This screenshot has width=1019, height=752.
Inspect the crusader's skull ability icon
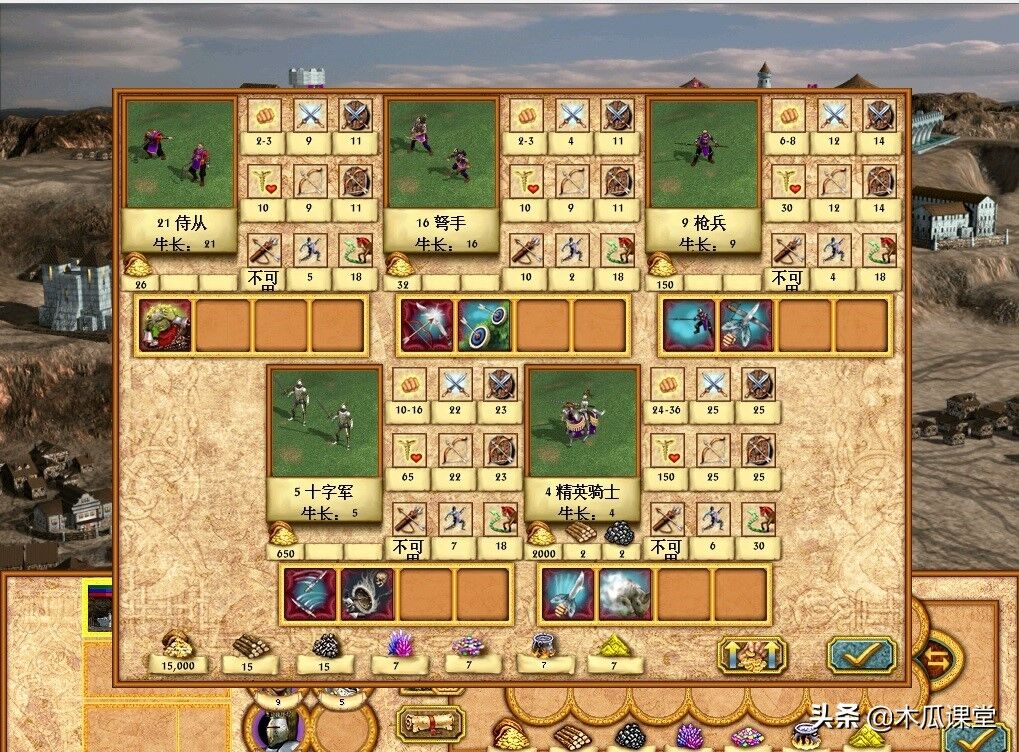(367, 594)
